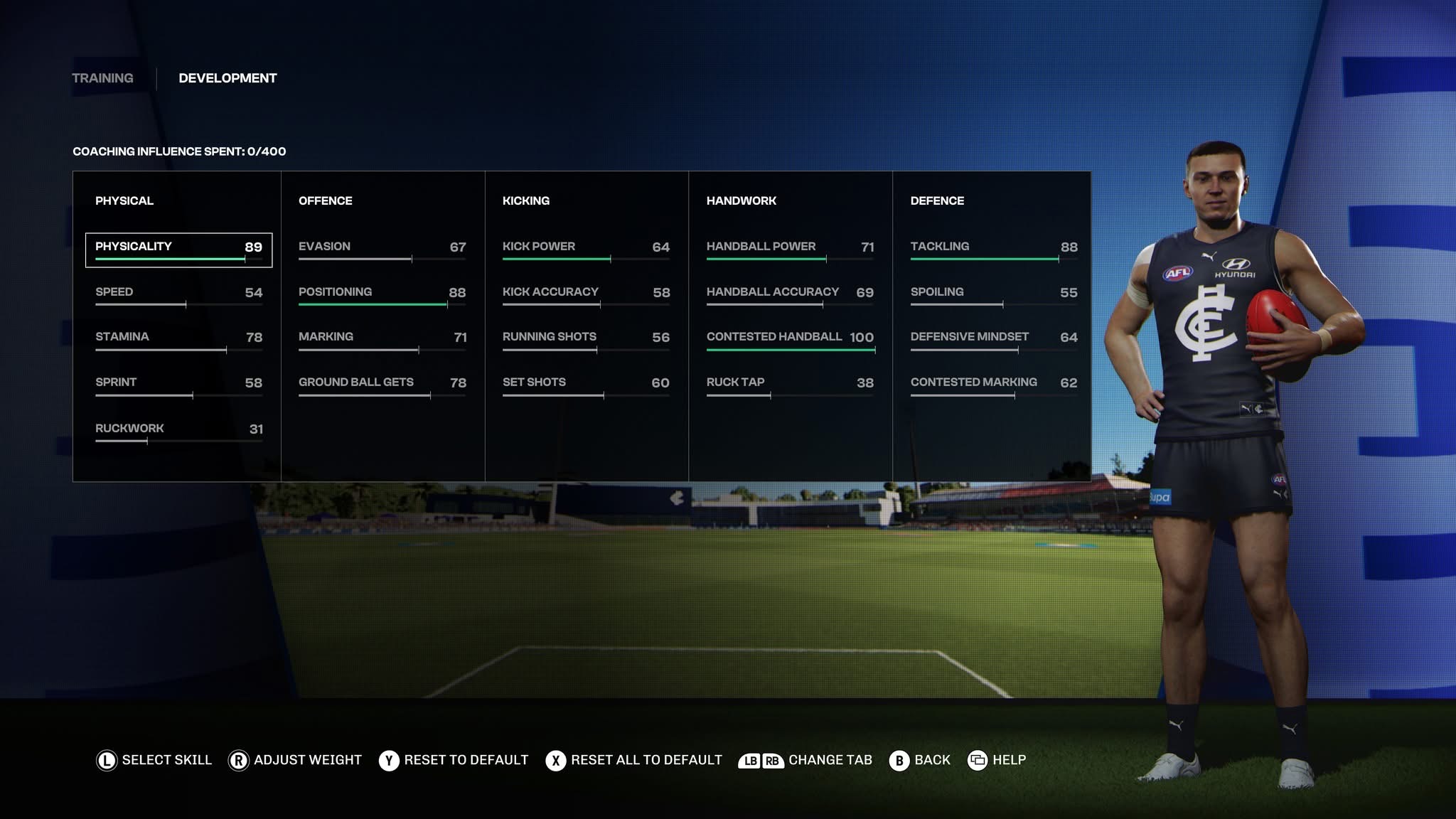Choose the Contested Handball skill
The height and width of the screenshot is (819, 1456).
tap(790, 339)
